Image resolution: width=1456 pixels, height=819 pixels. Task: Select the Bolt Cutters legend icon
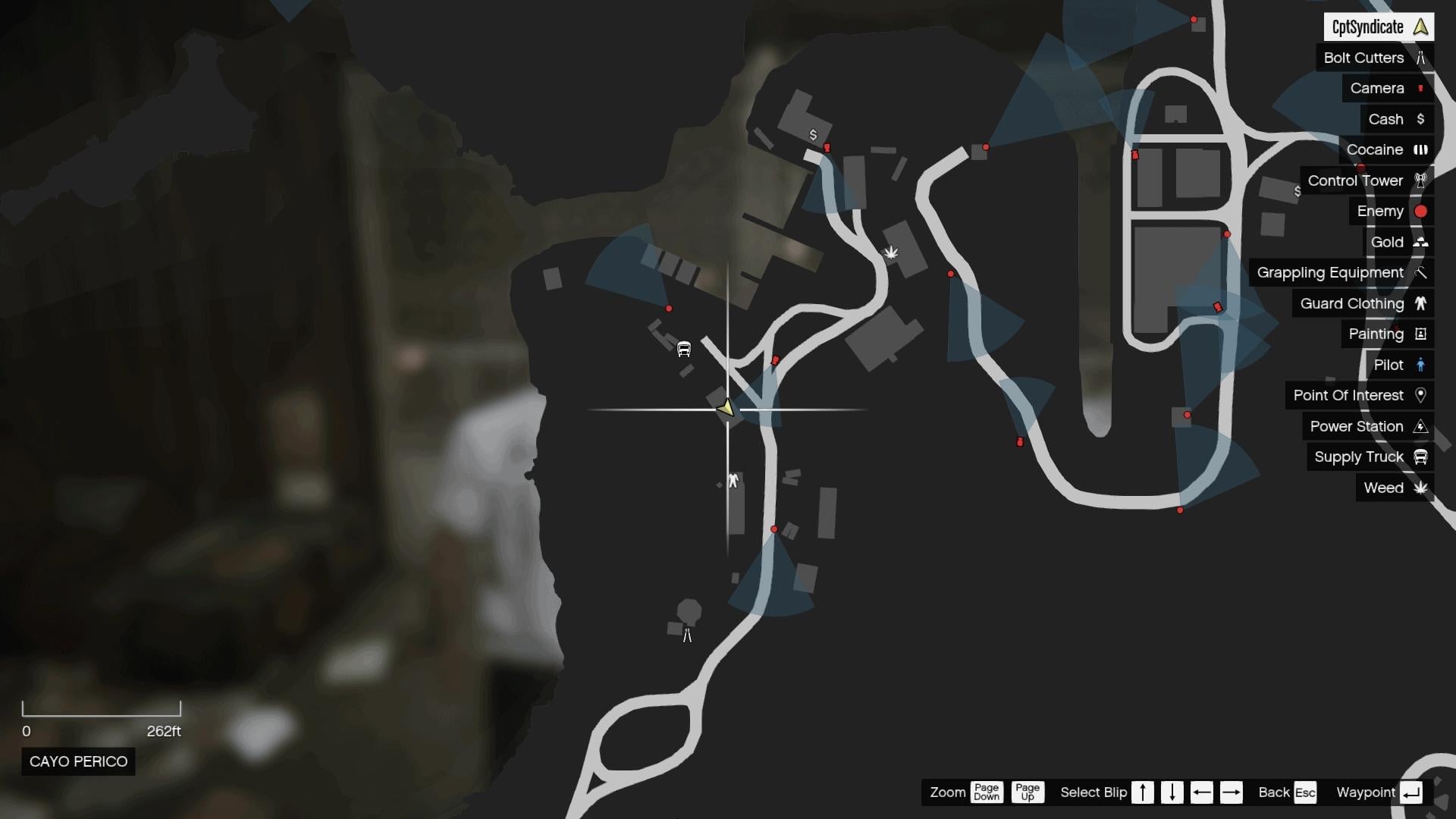1421,58
